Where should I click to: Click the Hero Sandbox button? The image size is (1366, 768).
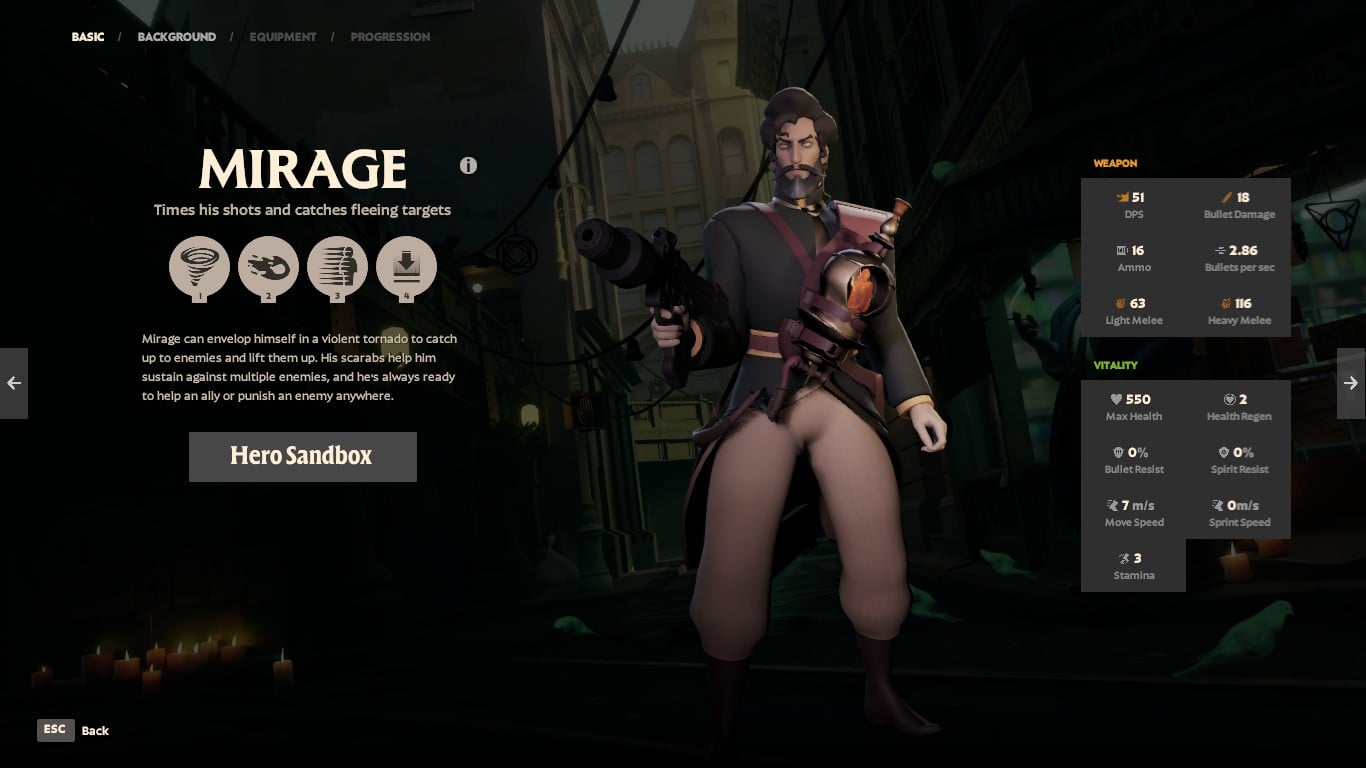point(302,456)
